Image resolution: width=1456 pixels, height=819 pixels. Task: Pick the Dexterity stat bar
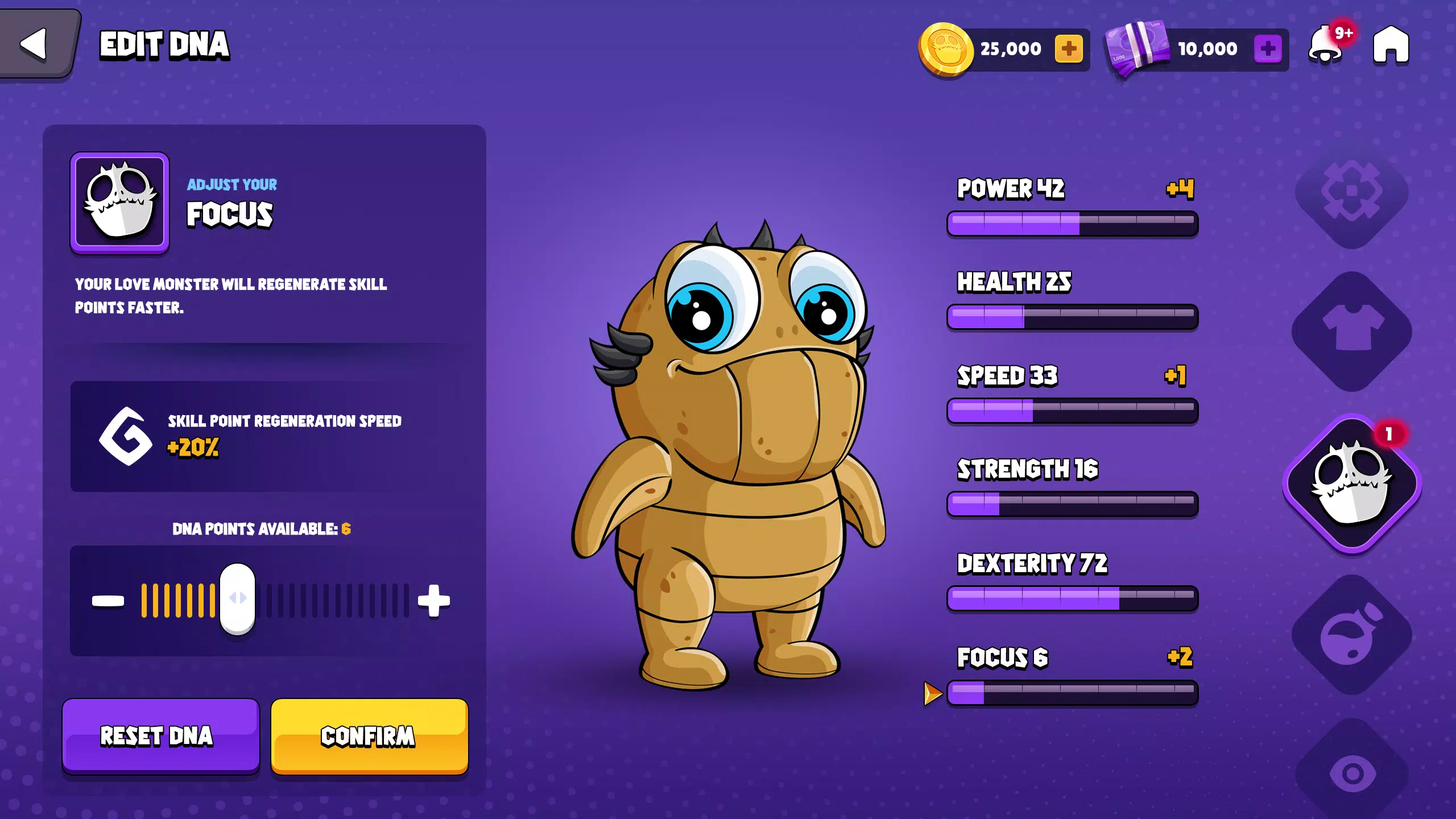point(1072,598)
